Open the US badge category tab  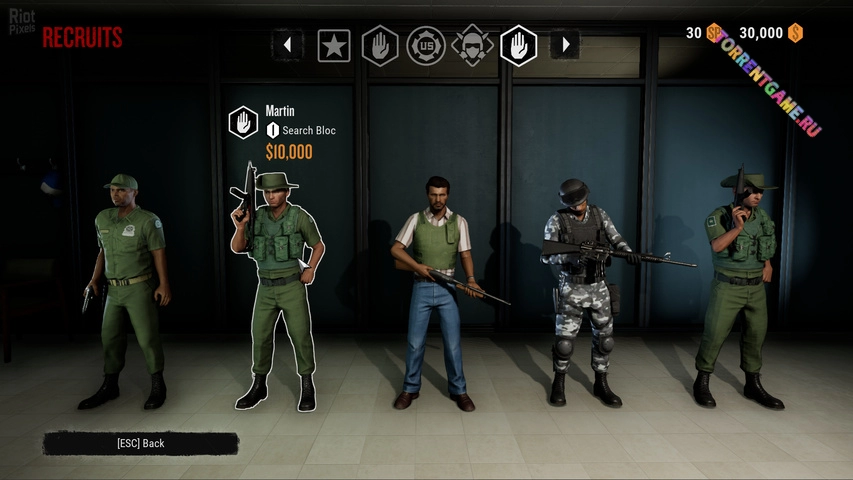click(x=426, y=45)
